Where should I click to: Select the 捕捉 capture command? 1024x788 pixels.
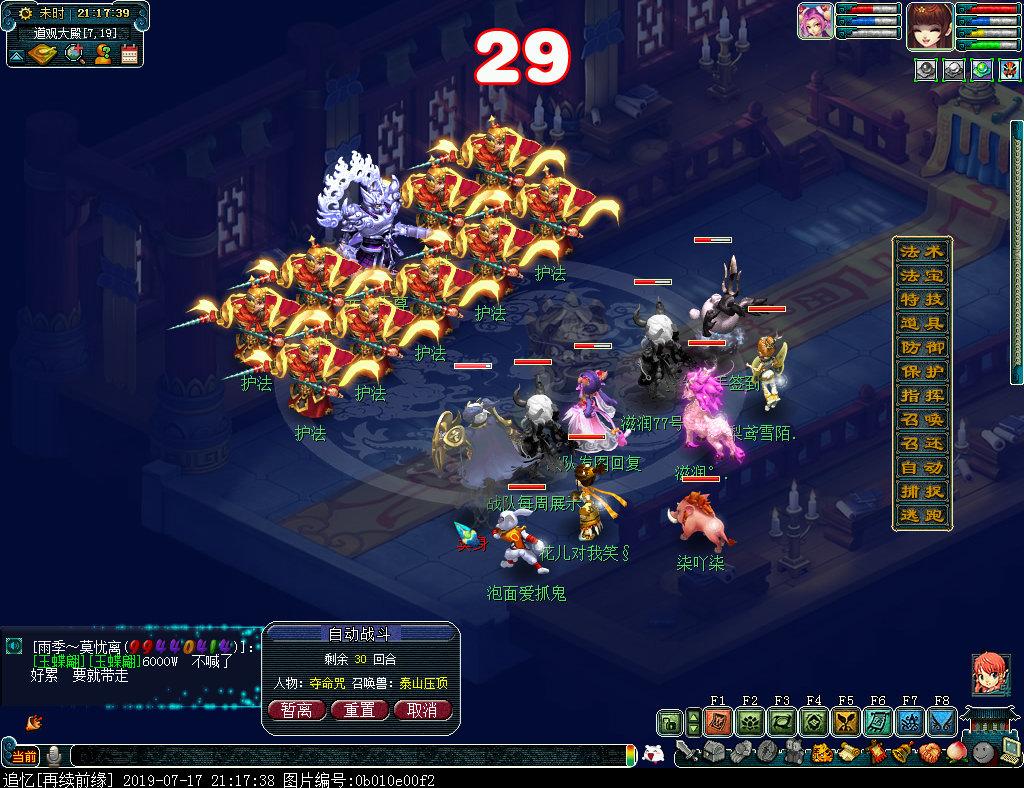921,491
